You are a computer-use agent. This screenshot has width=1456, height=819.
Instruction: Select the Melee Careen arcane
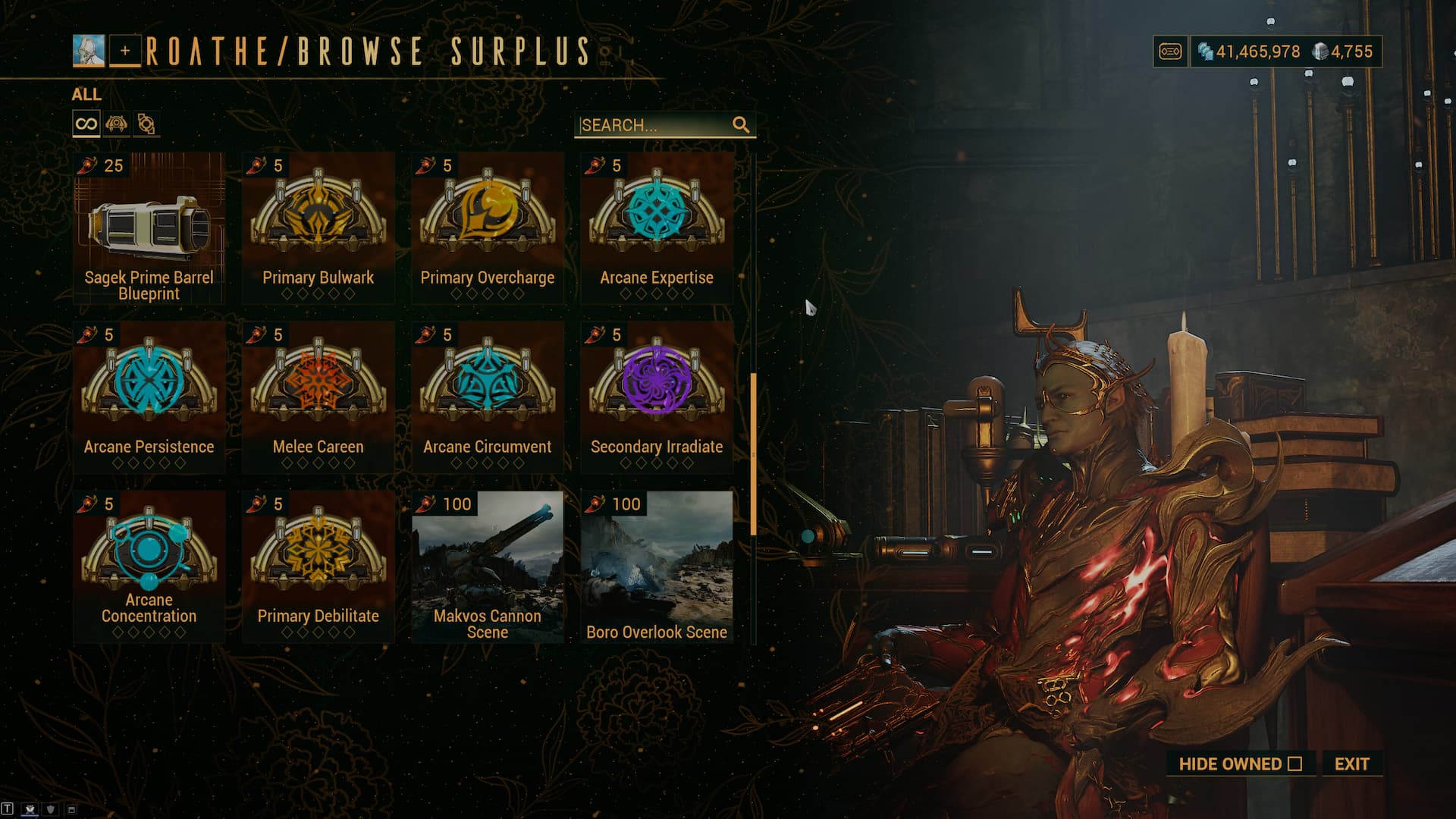pyautogui.click(x=318, y=397)
